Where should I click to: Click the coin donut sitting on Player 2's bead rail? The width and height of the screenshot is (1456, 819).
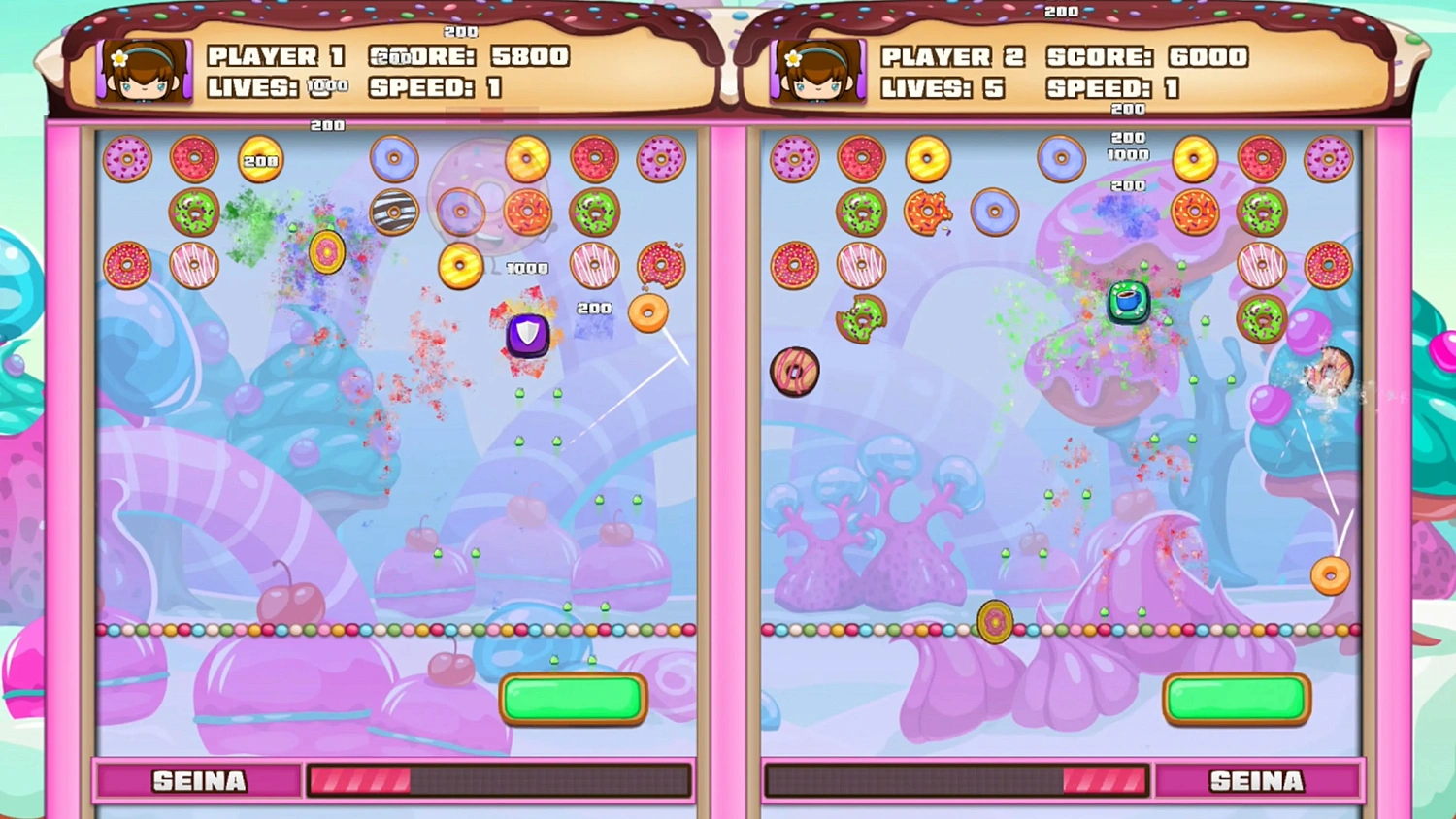pos(993,622)
